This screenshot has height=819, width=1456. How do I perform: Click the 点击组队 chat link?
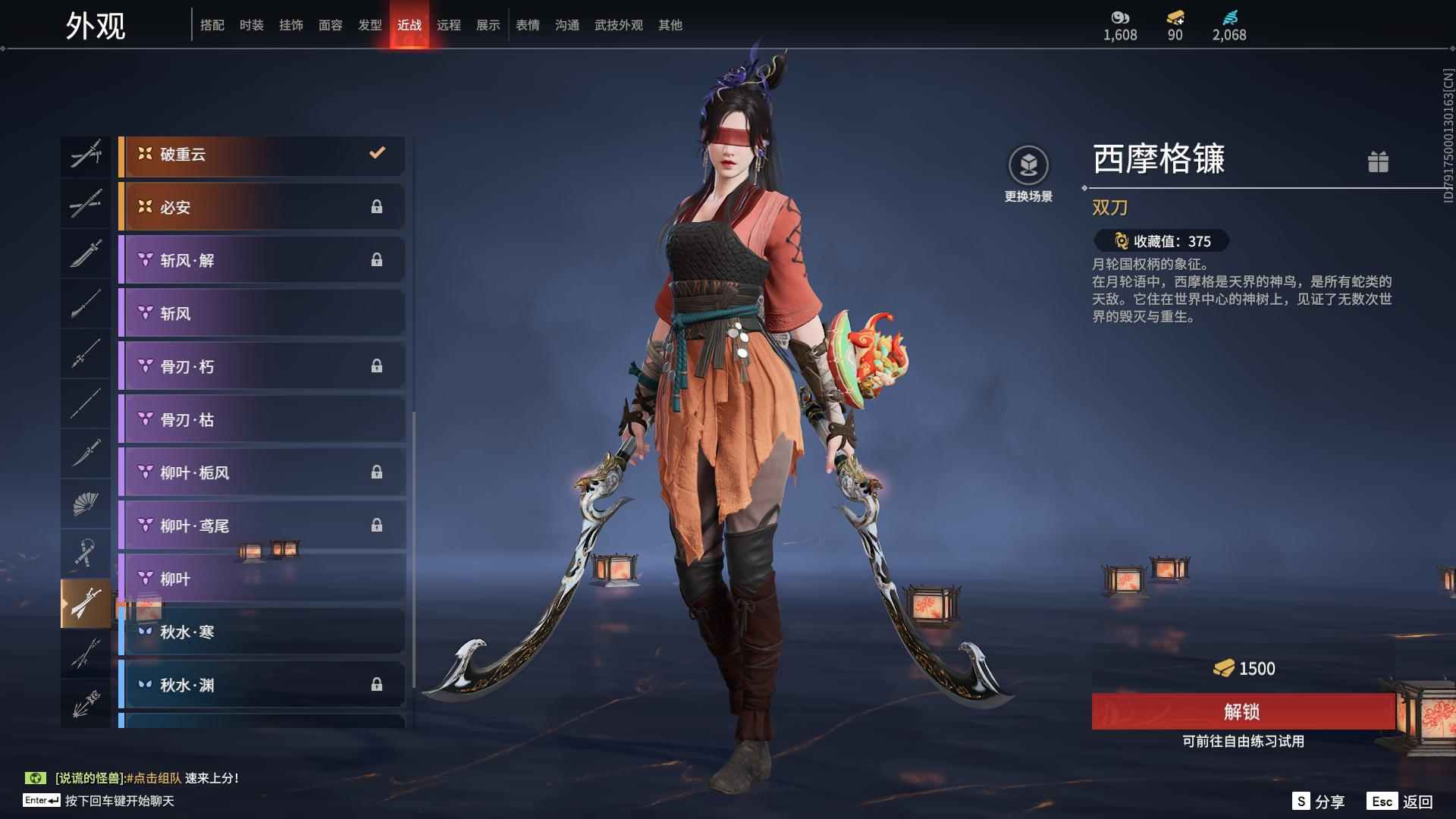pos(154,778)
